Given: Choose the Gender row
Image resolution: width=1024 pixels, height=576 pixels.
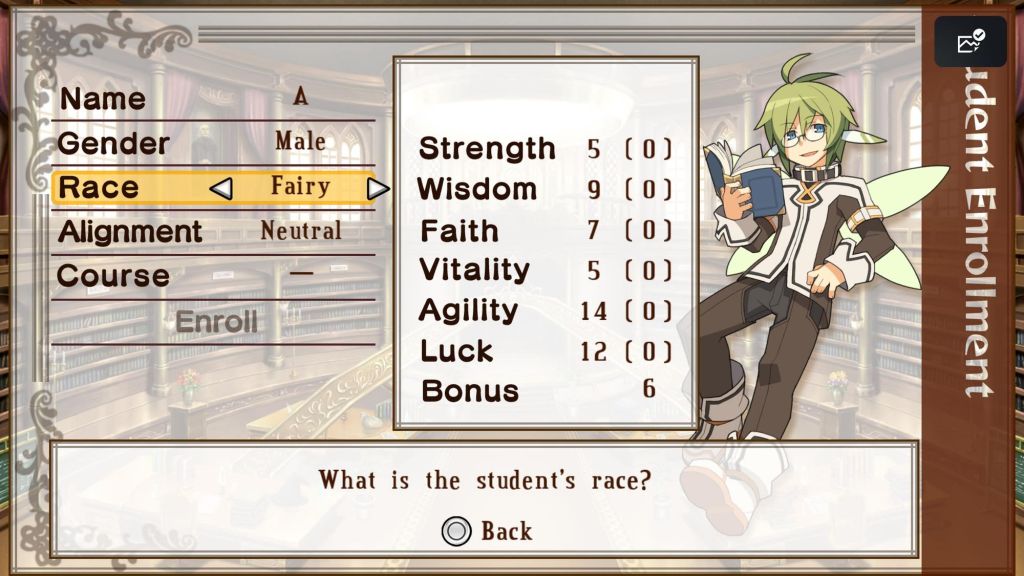Looking at the screenshot, I should (x=212, y=142).
